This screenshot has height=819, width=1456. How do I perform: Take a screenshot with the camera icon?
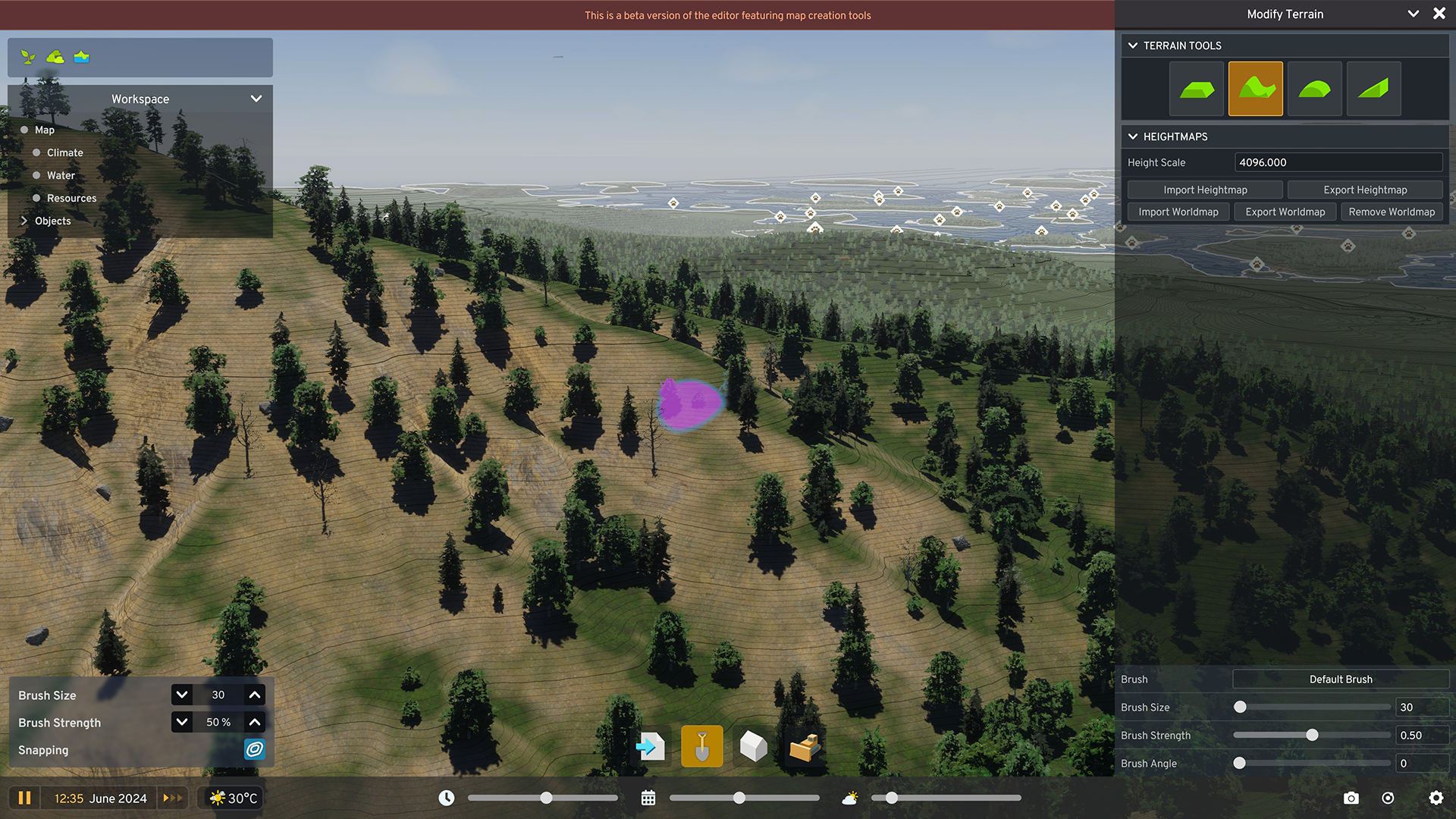pos(1351,798)
